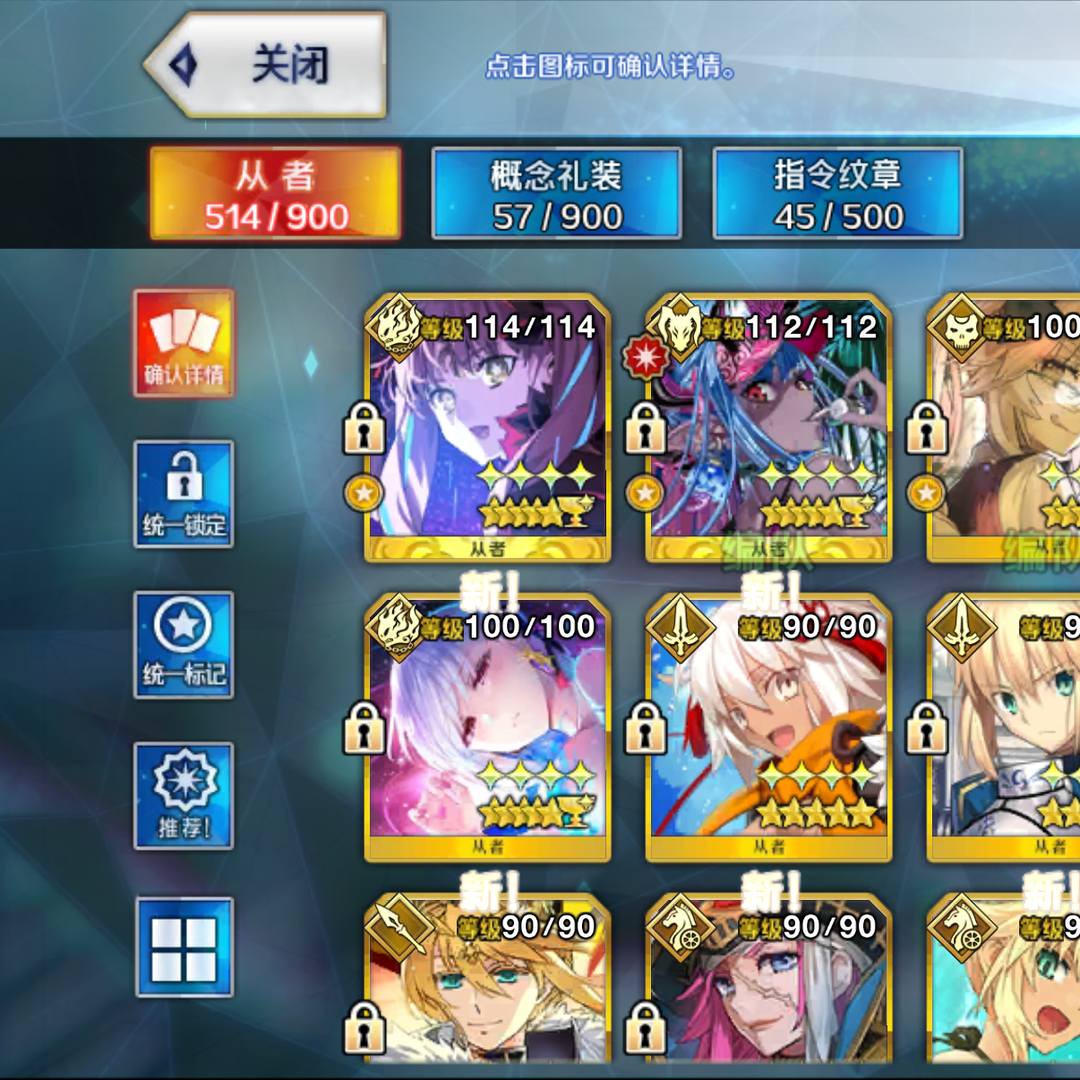
Task: Pick the level 100/100 pink-haired servant card
Action: click(x=488, y=728)
